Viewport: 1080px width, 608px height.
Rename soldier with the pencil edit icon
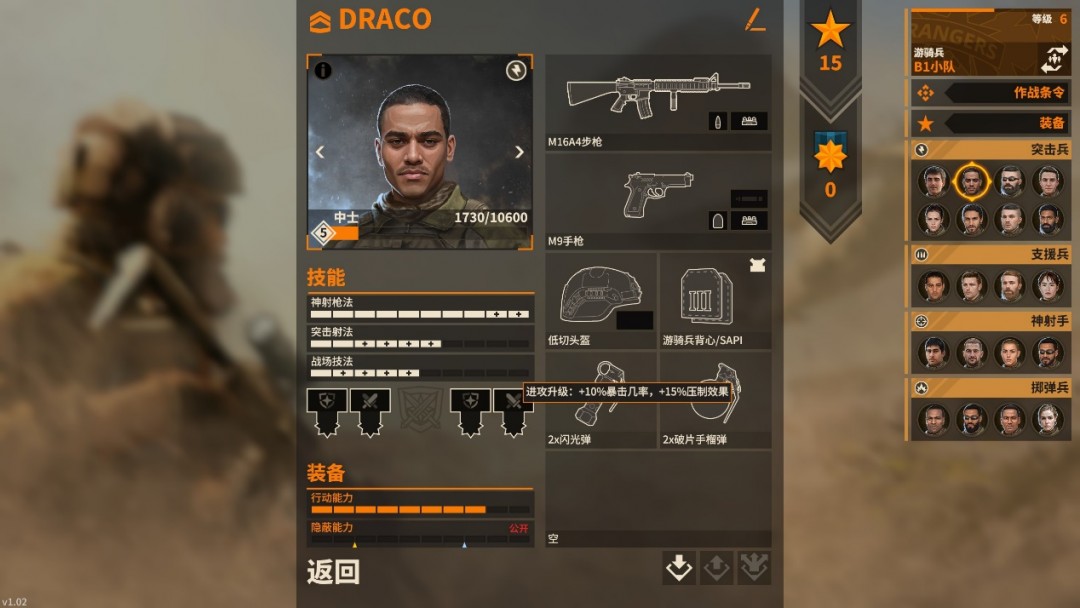click(755, 19)
